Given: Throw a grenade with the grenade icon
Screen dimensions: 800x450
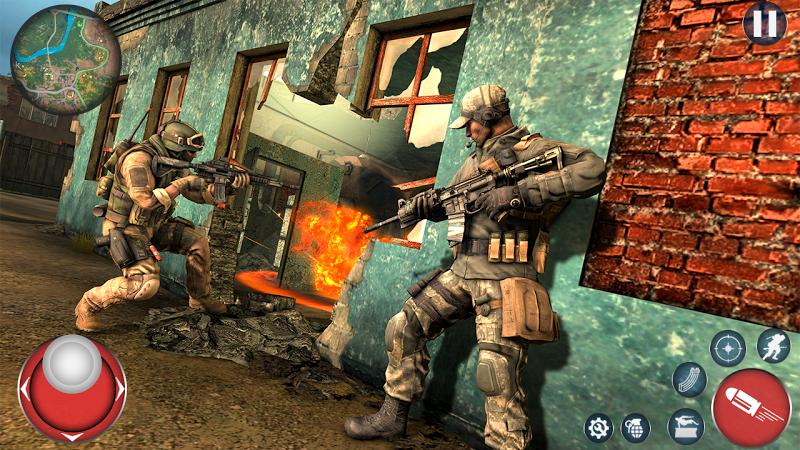Looking at the screenshot, I should coord(635,427).
